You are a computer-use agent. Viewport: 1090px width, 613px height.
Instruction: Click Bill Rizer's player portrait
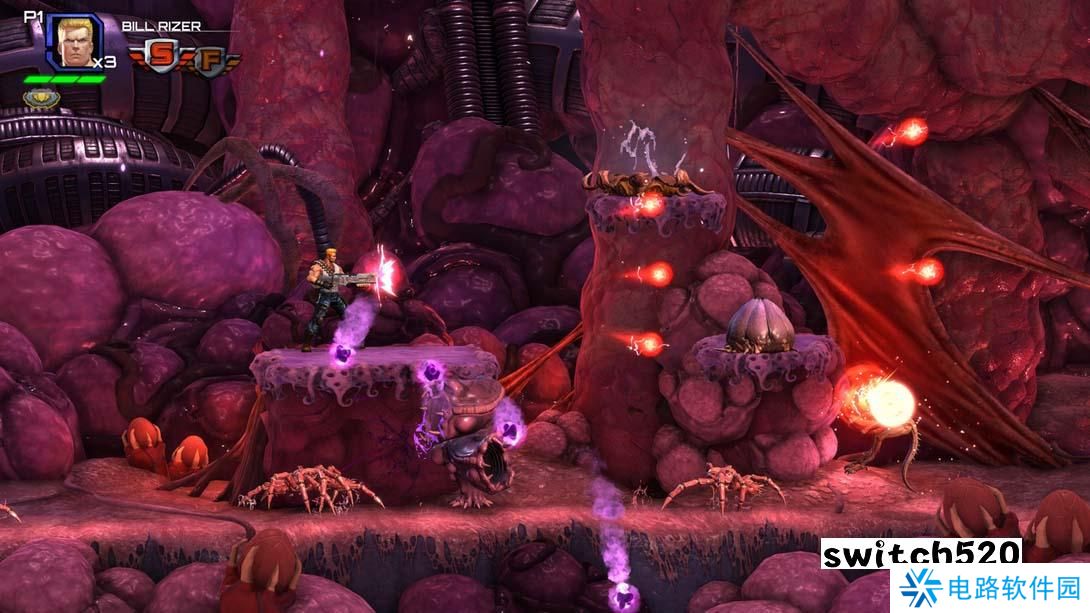pos(74,42)
